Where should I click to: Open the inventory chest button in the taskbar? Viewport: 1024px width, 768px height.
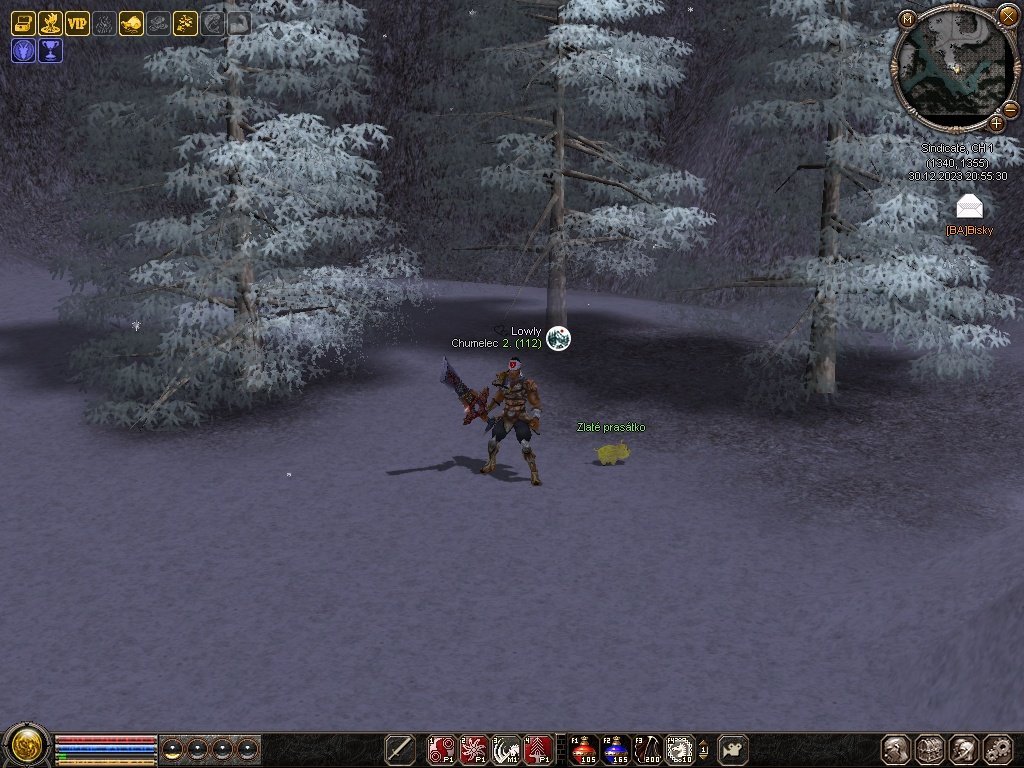click(x=930, y=749)
